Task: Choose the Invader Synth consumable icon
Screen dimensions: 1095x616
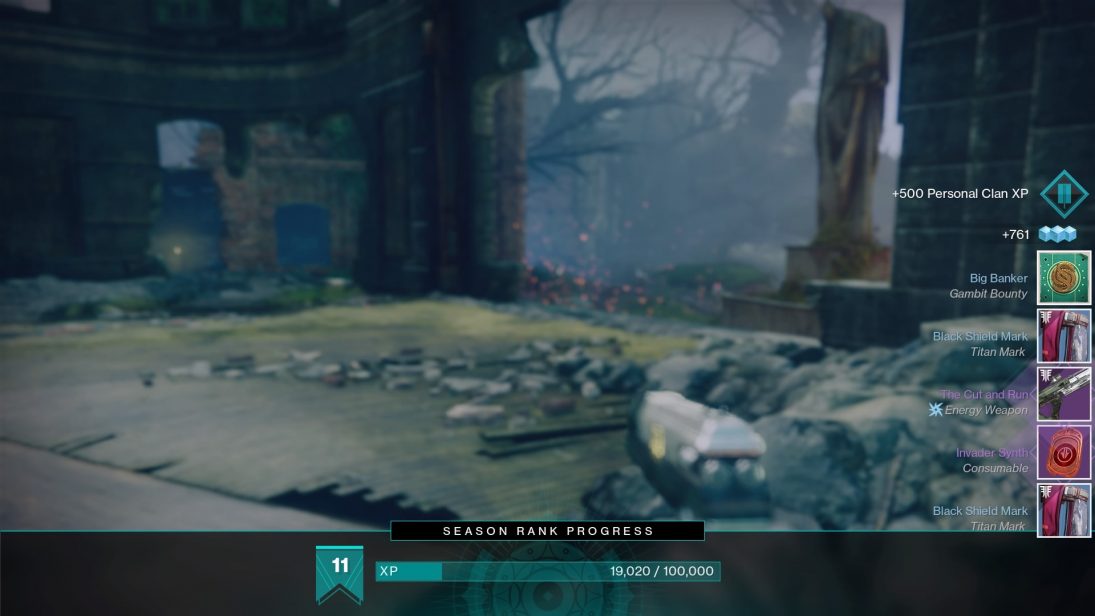Action: 1064,452
